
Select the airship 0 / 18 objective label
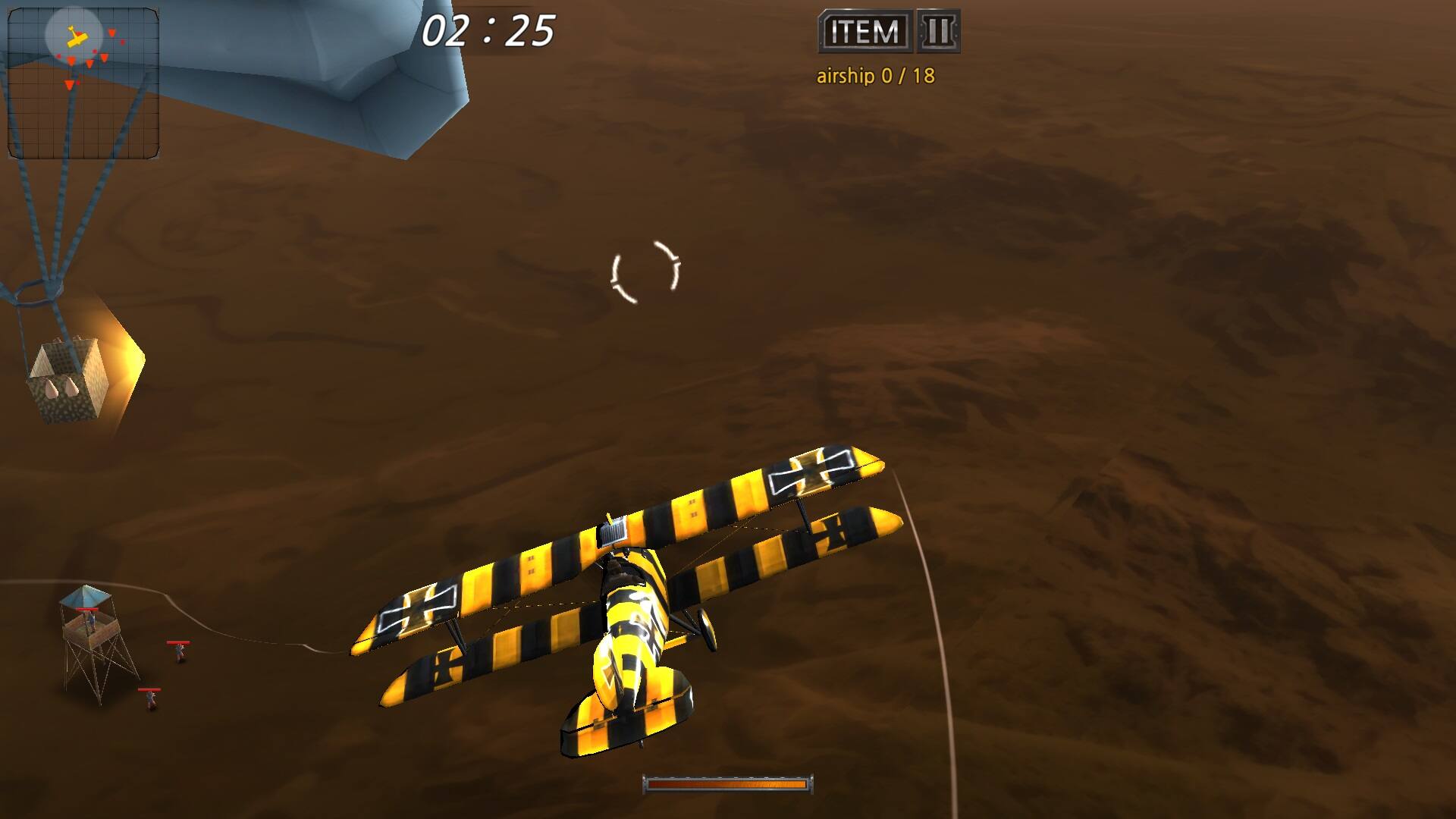click(875, 75)
